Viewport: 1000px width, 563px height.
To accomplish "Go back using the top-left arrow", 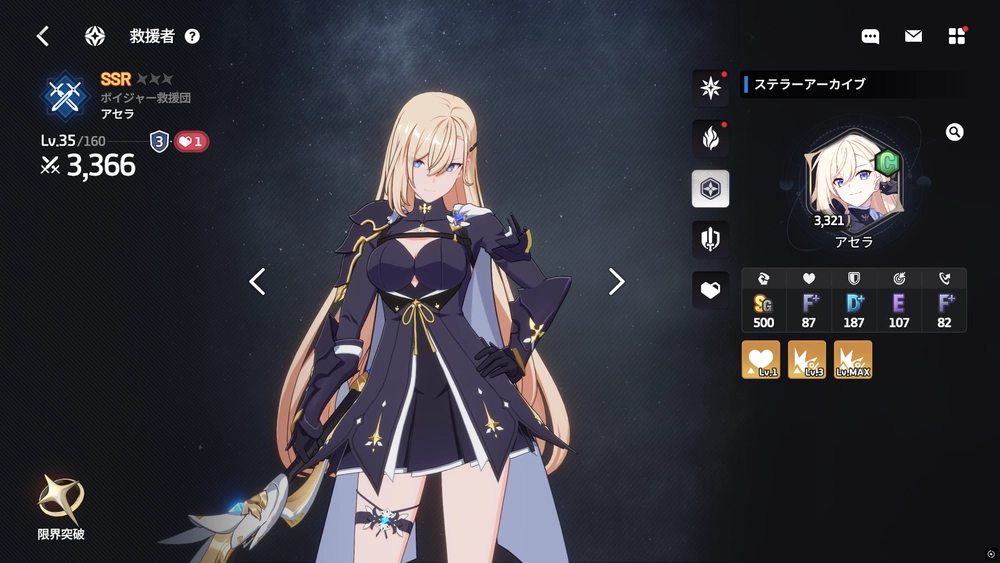I will point(43,36).
